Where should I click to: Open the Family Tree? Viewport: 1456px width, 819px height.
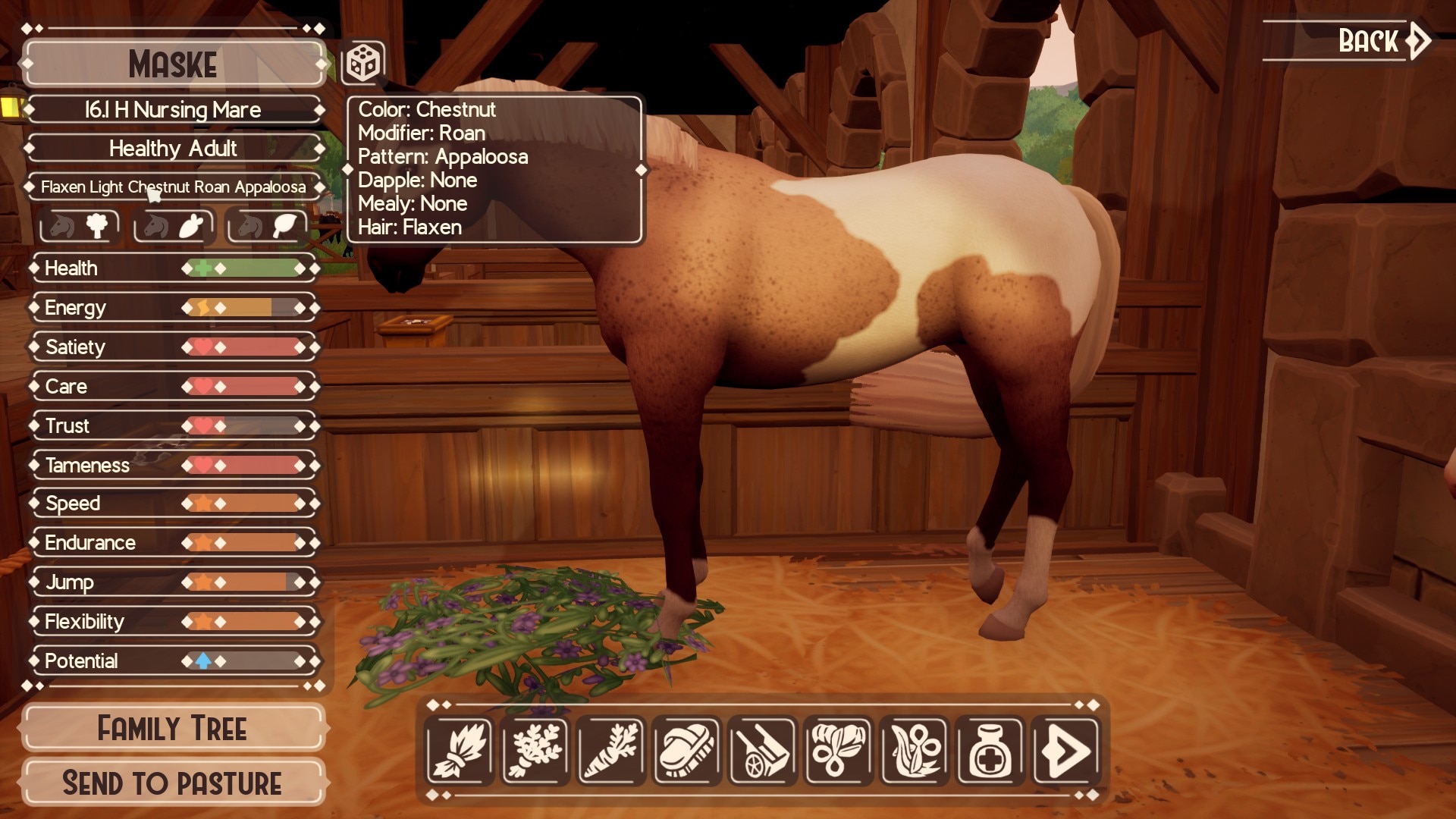point(173,729)
